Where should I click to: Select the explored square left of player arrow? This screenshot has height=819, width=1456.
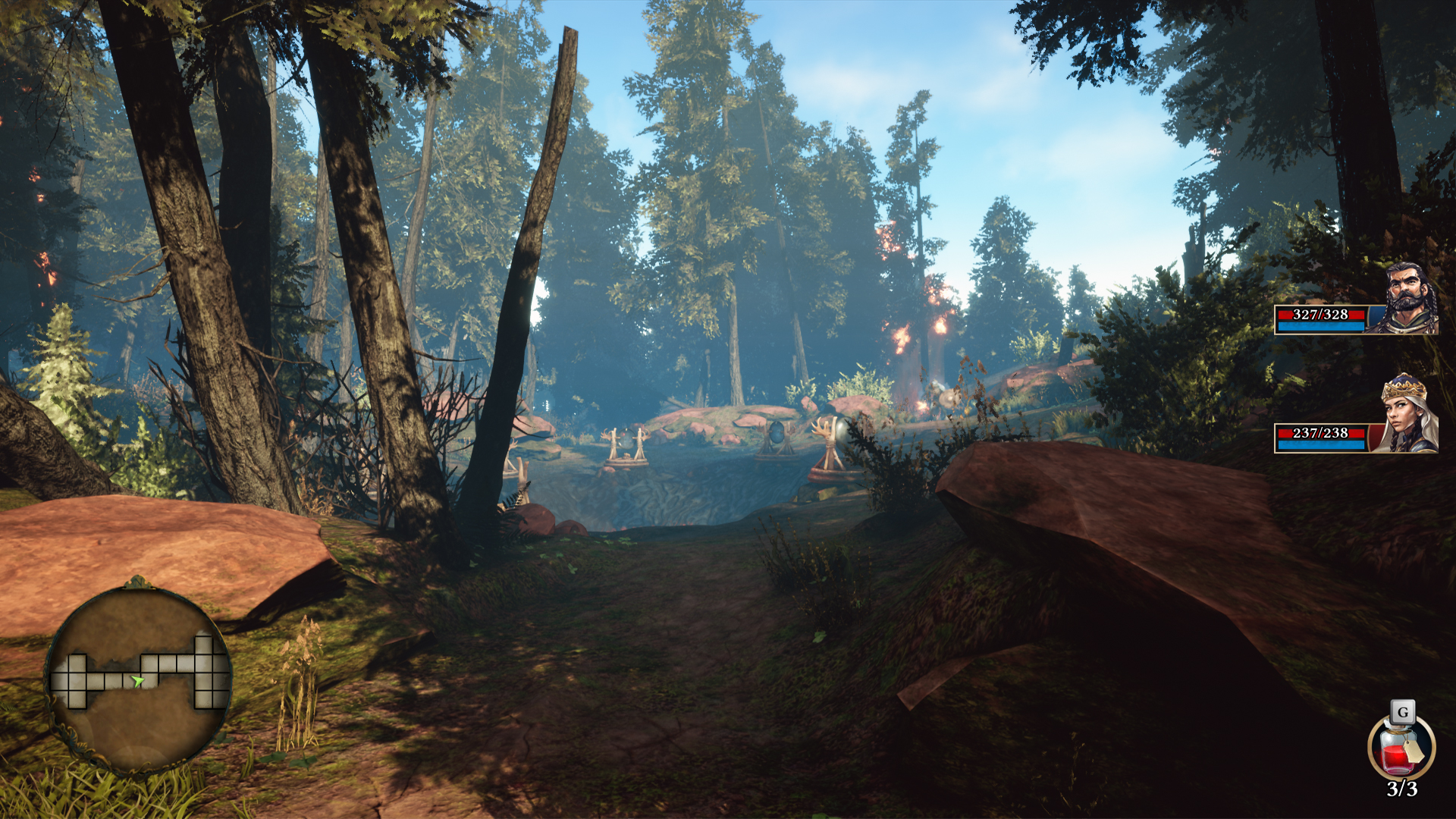click(112, 680)
